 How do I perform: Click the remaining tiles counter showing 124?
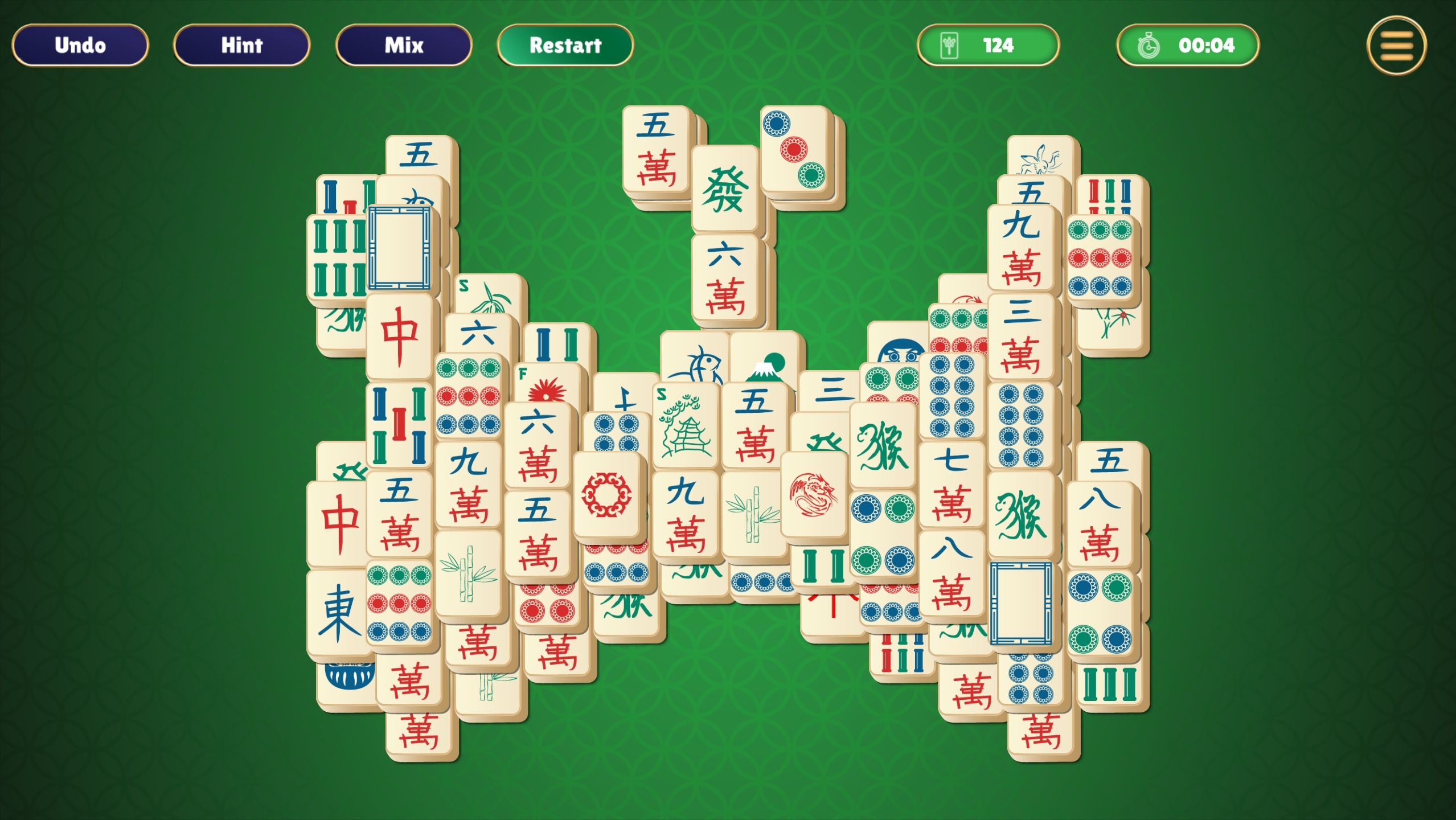pyautogui.click(x=988, y=44)
